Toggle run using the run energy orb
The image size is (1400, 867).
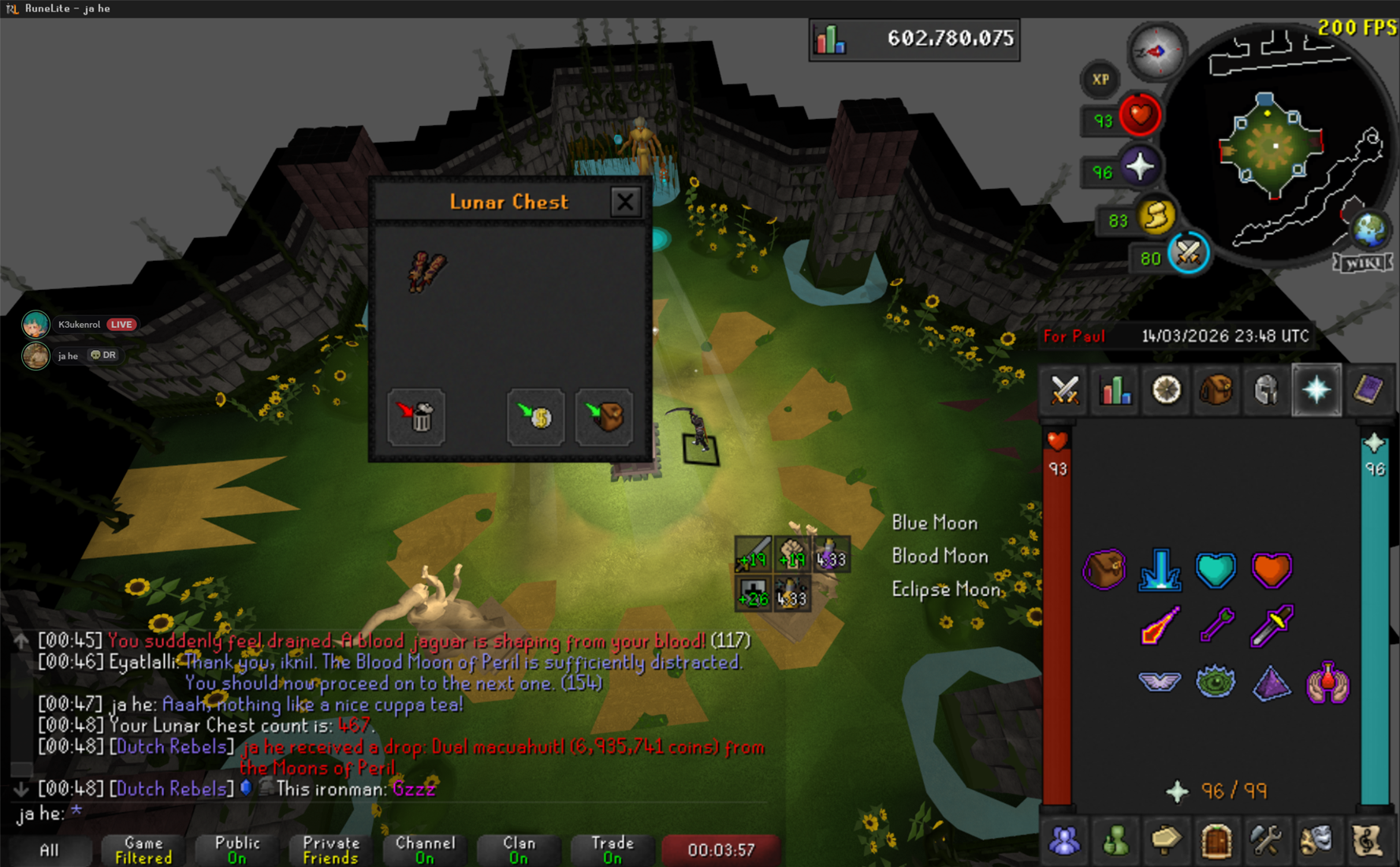pos(1156,217)
